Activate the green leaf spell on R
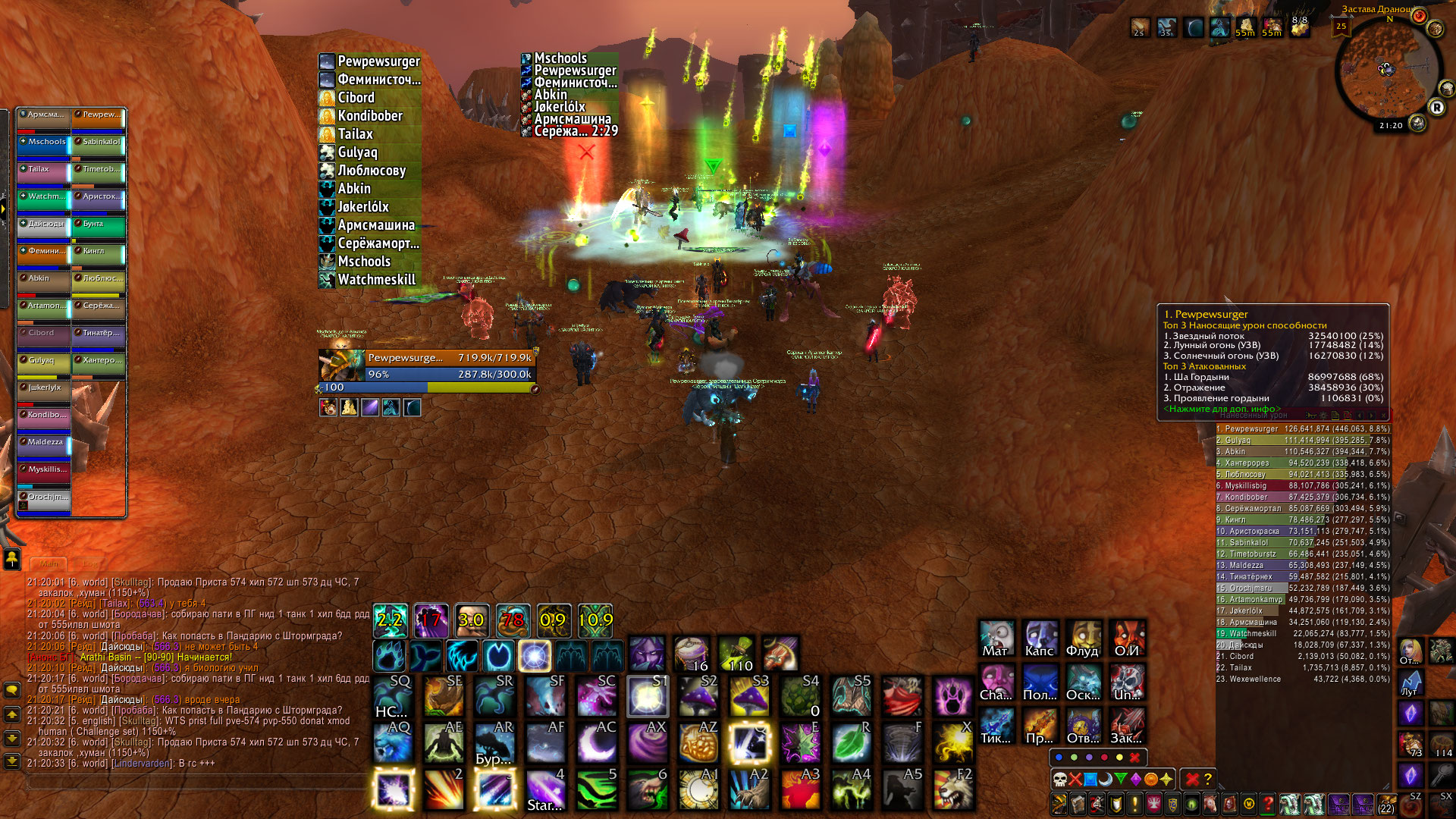This screenshot has height=819, width=1456. [x=852, y=742]
